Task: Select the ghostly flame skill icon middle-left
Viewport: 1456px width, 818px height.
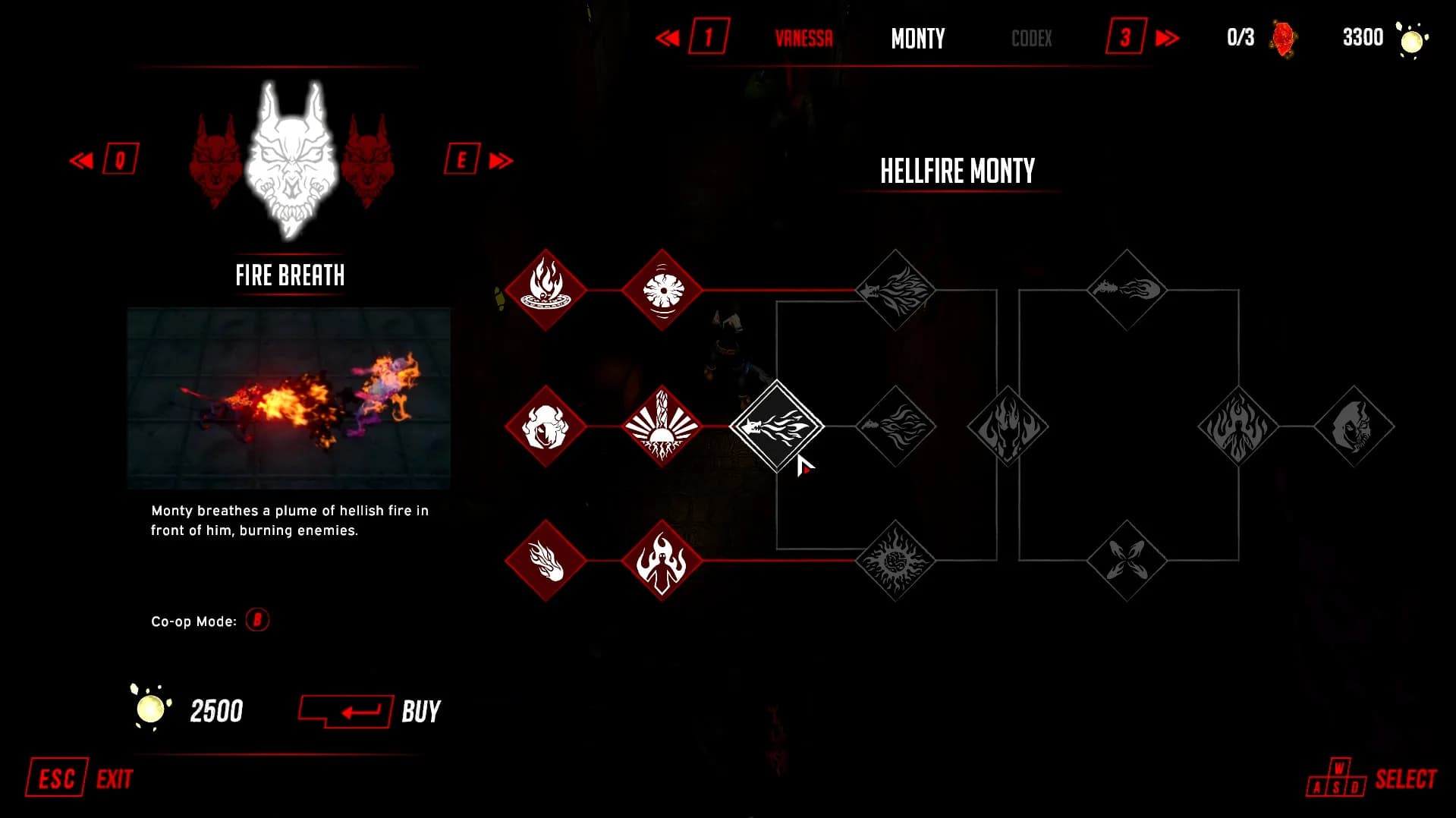Action: point(546,426)
